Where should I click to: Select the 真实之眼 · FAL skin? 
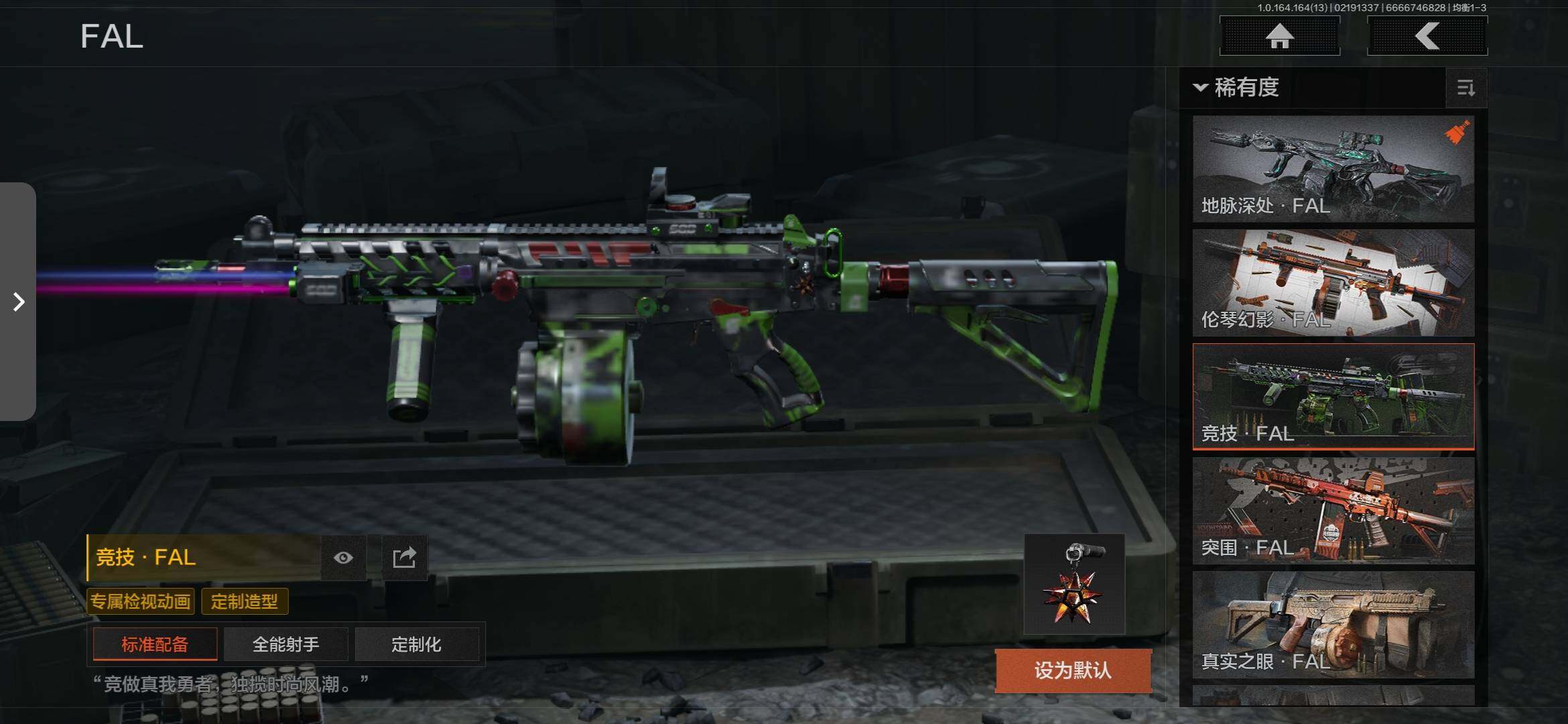pos(1333,624)
